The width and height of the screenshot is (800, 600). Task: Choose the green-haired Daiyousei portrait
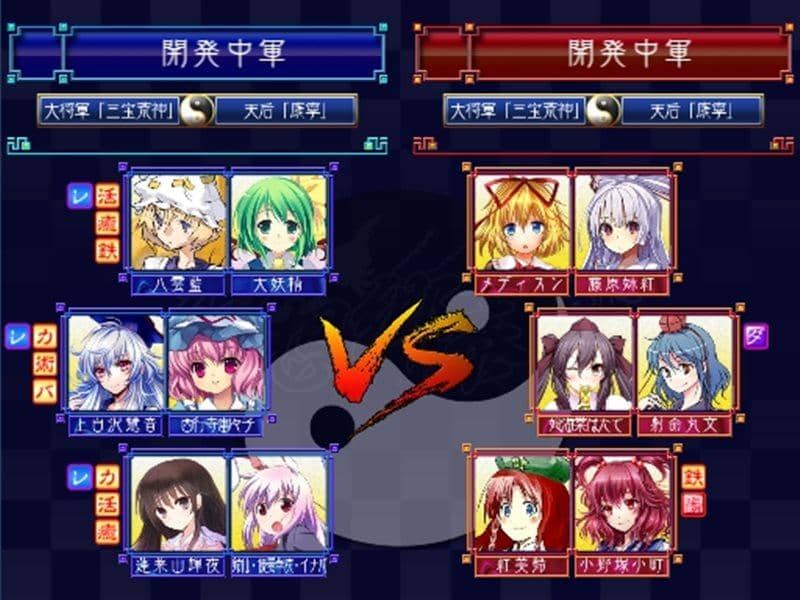pos(279,222)
